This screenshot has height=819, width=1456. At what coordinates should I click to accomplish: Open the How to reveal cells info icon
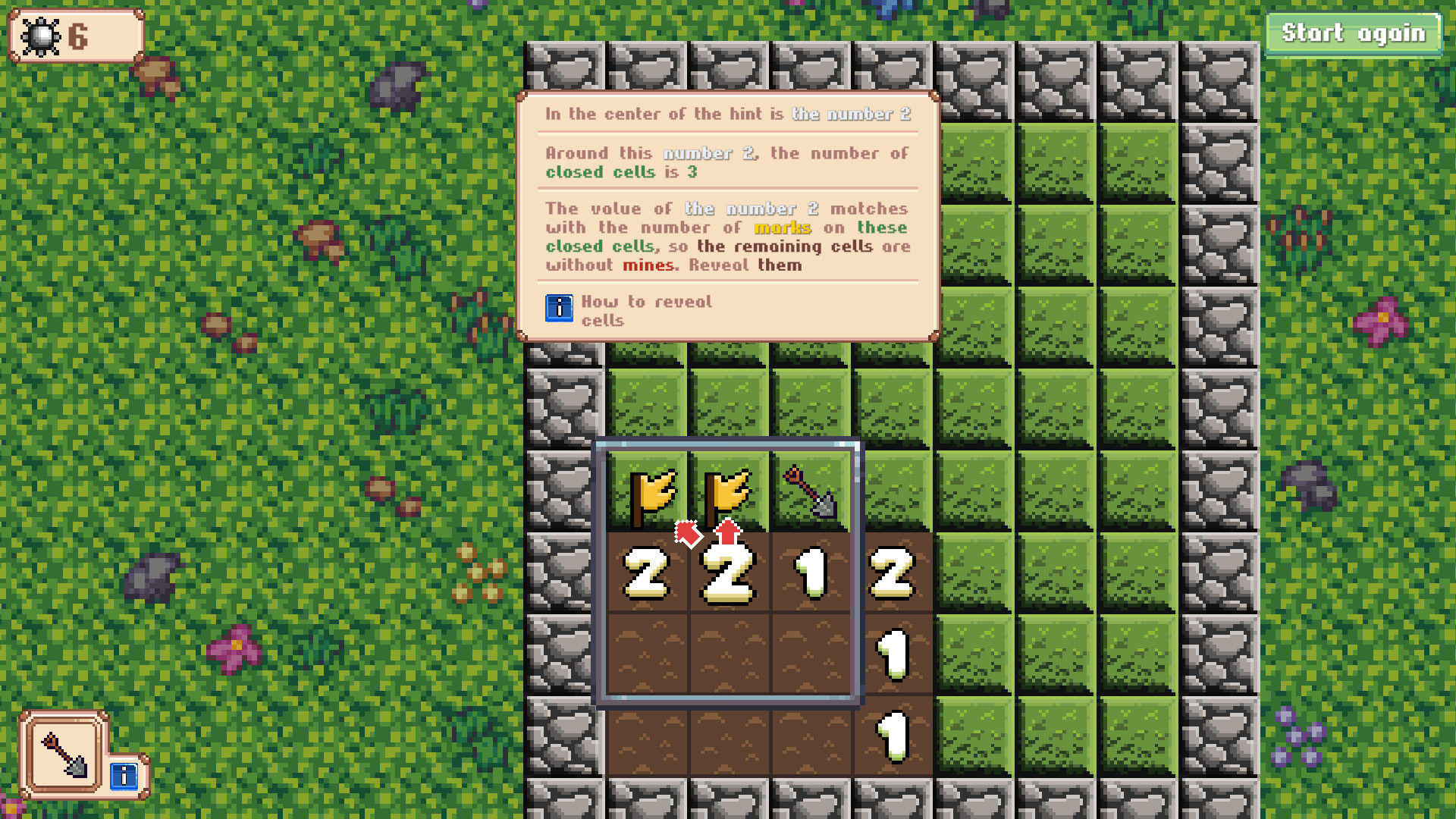560,309
